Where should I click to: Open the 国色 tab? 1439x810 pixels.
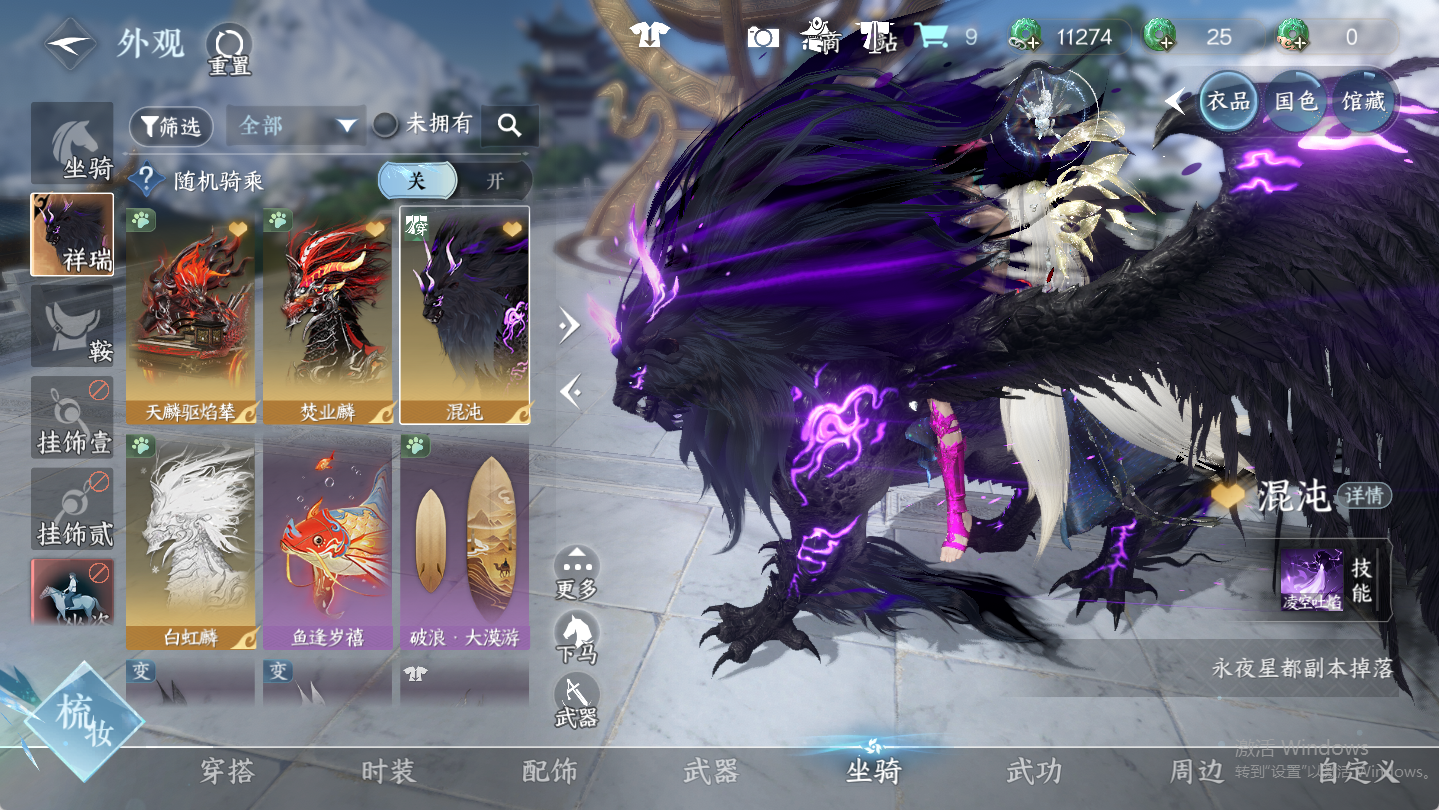(x=1295, y=101)
